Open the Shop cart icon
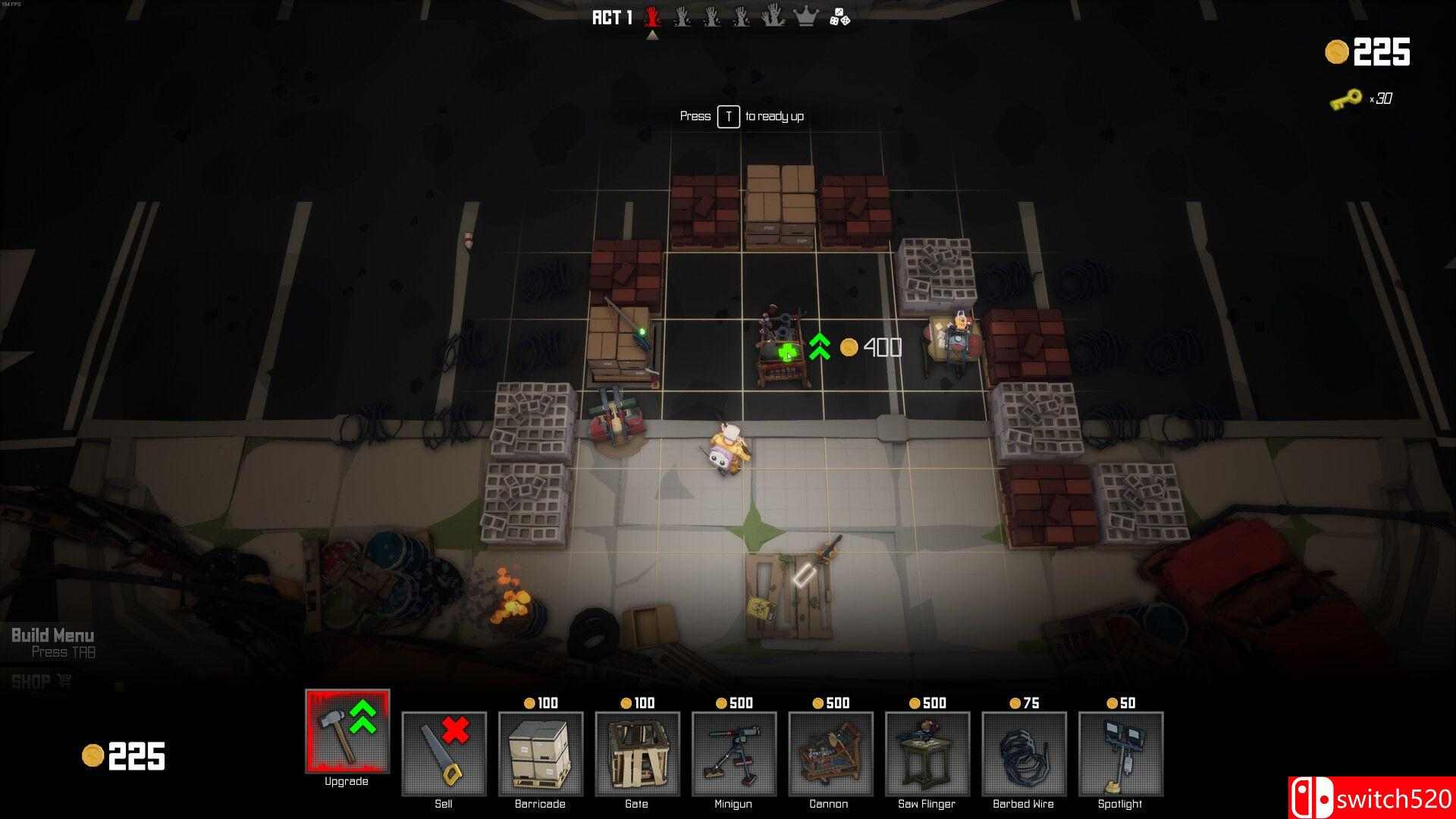The height and width of the screenshot is (819, 1456). click(x=64, y=682)
